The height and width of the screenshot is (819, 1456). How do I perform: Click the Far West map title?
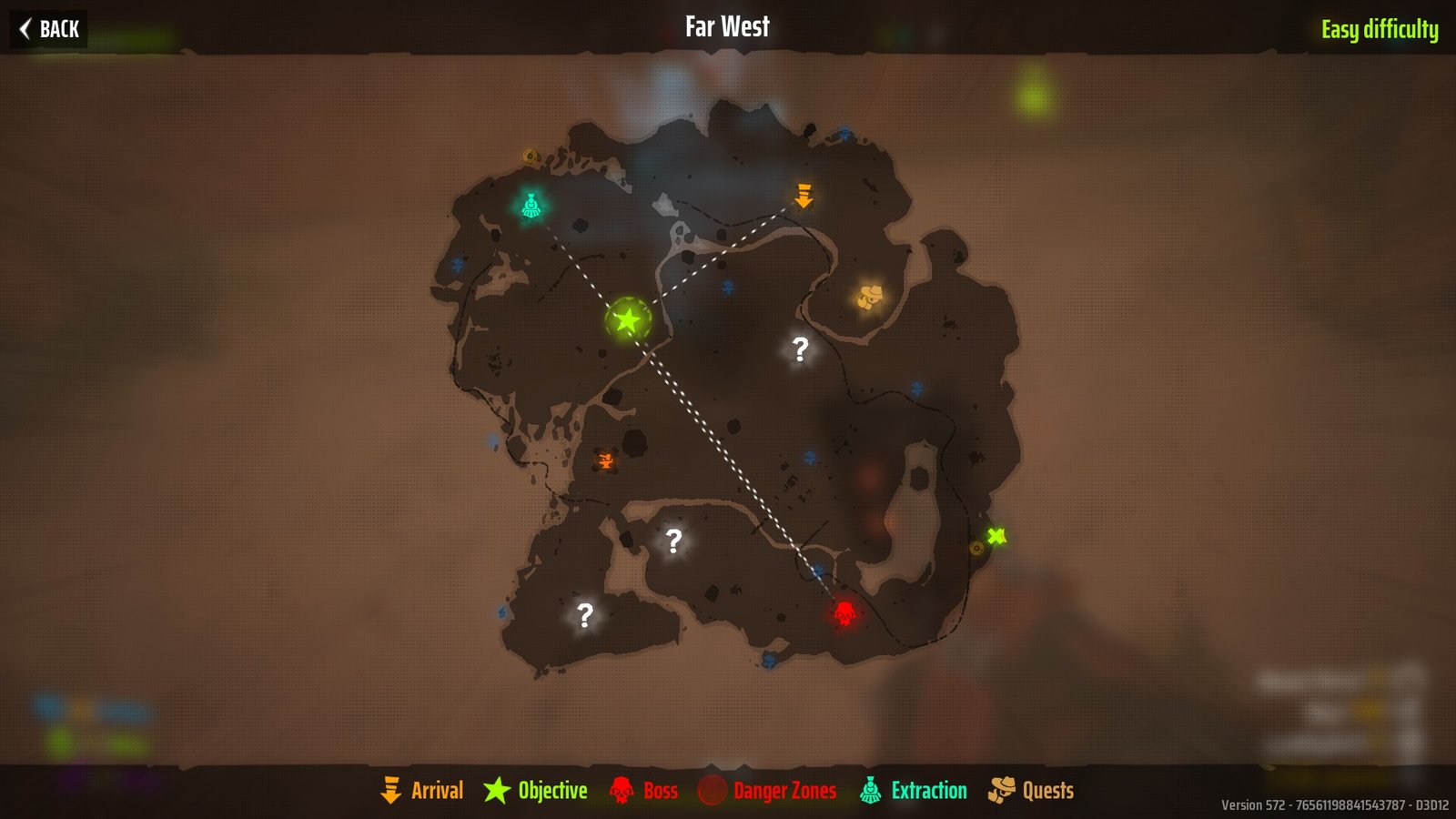[x=728, y=26]
